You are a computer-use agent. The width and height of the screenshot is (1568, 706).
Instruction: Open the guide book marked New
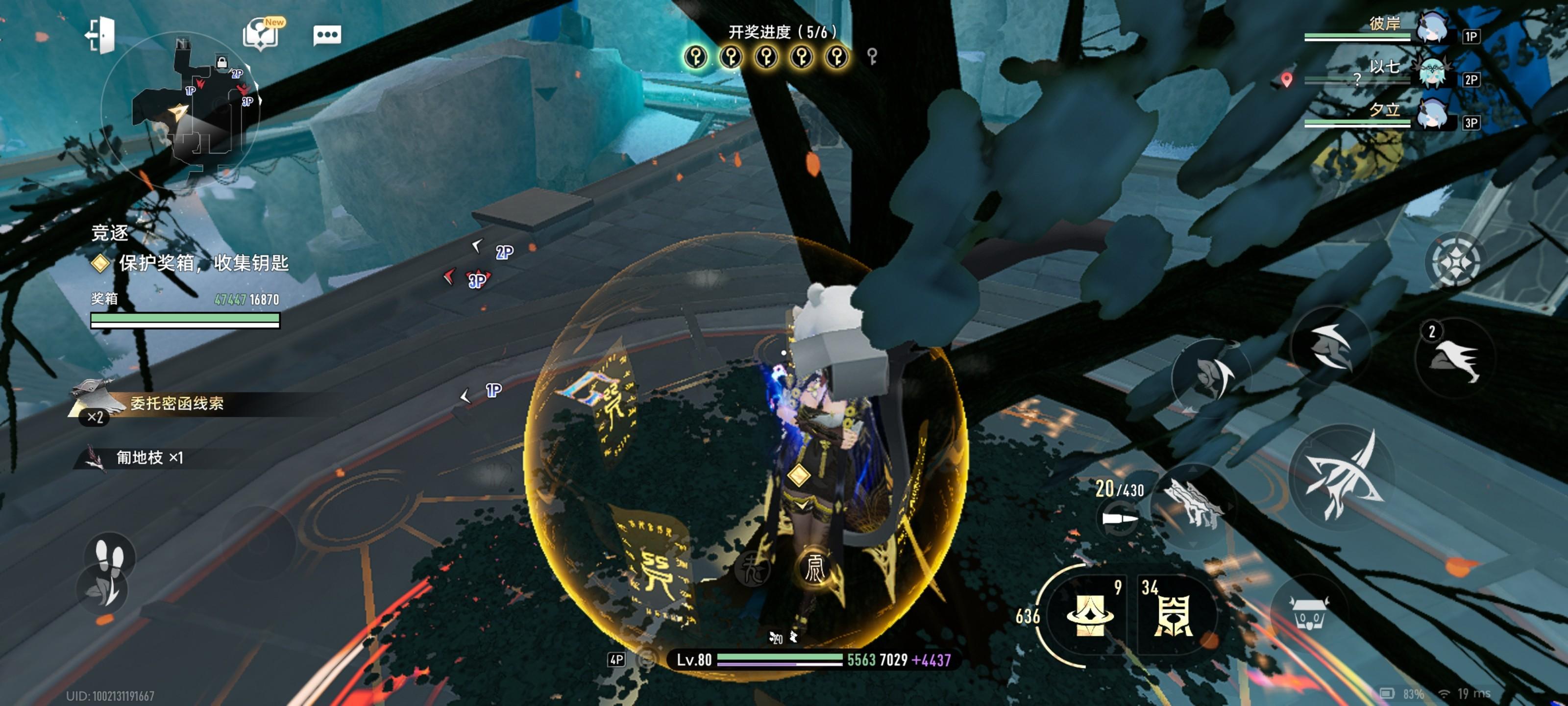(x=261, y=34)
